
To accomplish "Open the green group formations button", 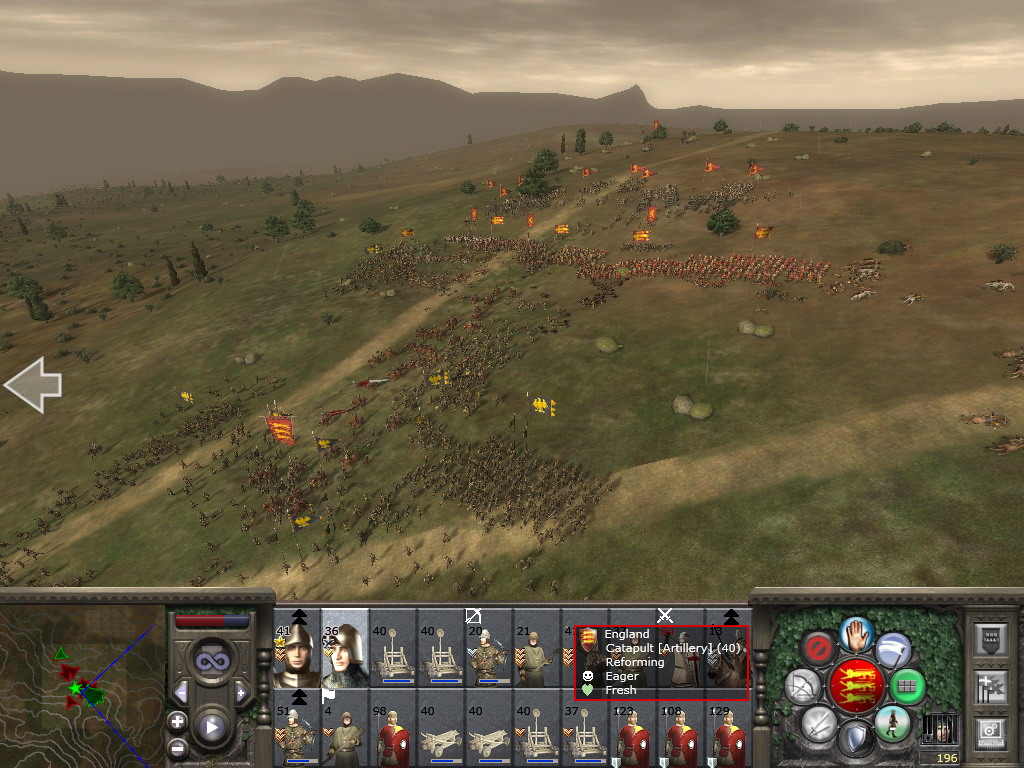I will pos(907,687).
